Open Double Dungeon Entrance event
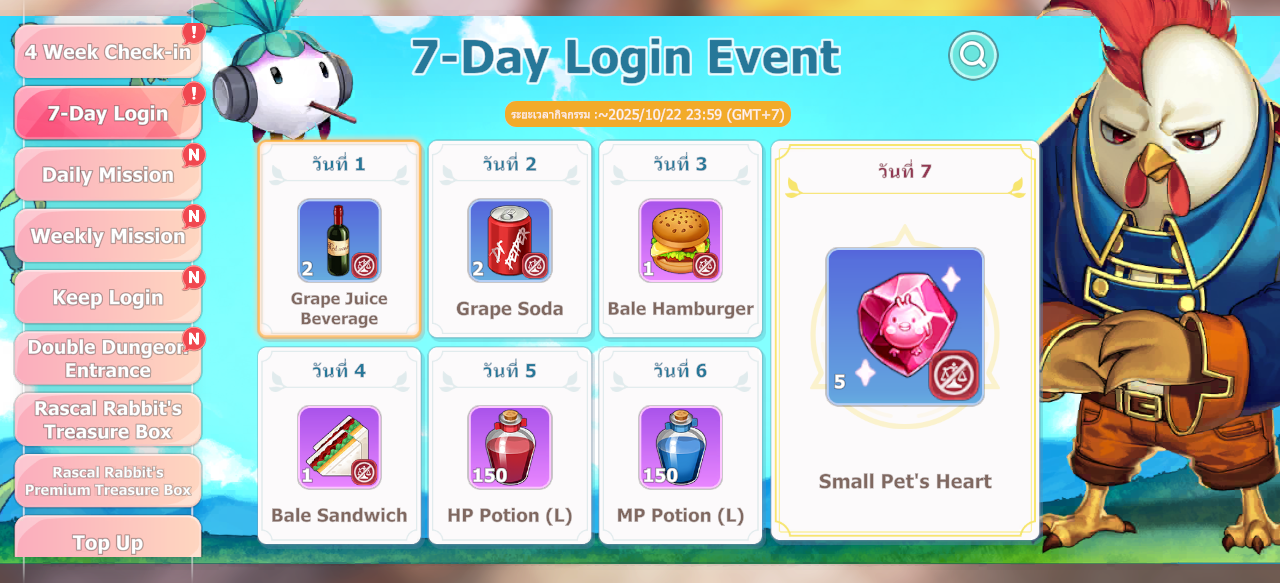 point(108,358)
